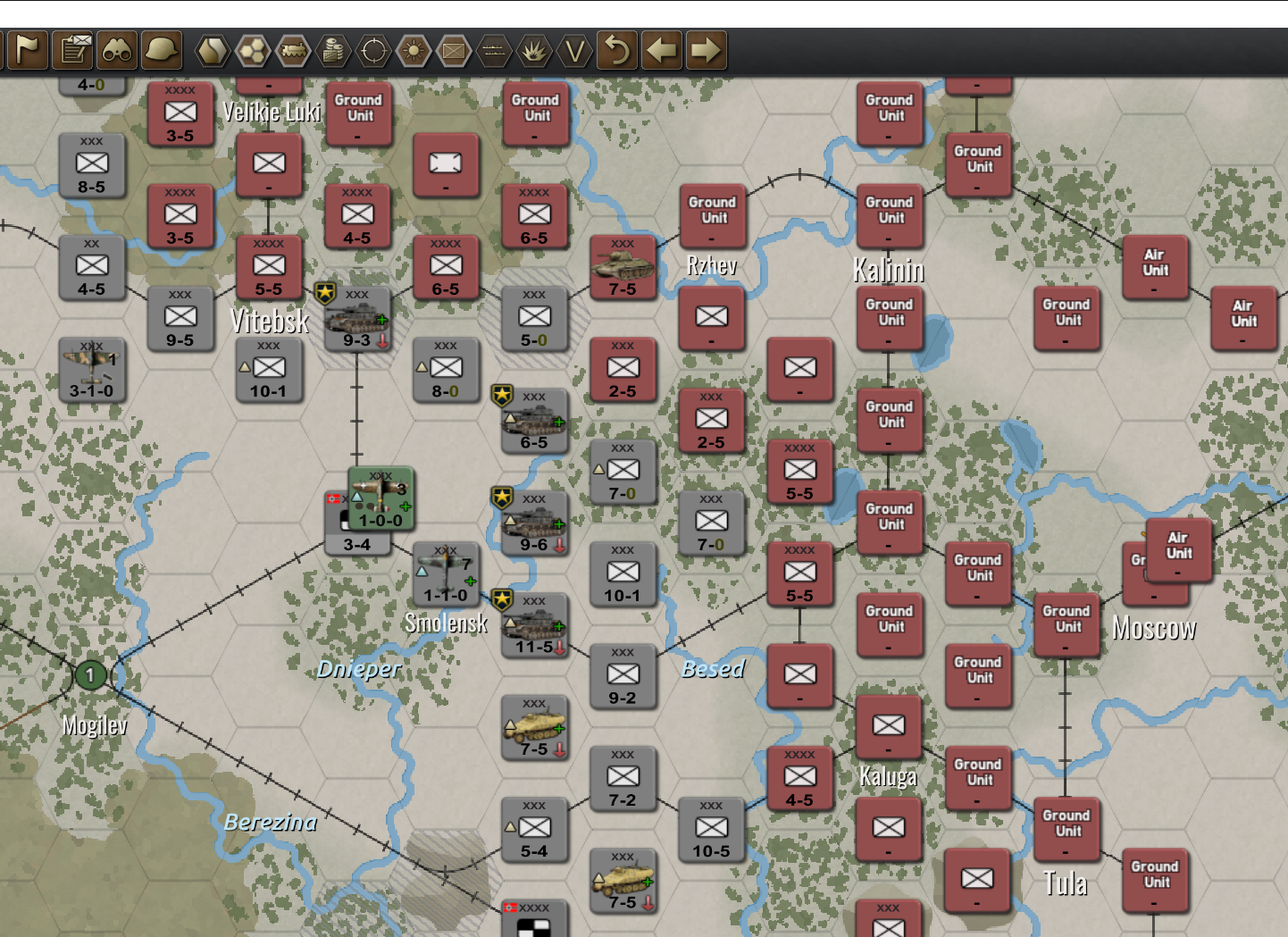Image resolution: width=1288 pixels, height=937 pixels.
Task: Open the resources barrels icon
Action: pyautogui.click(x=335, y=51)
